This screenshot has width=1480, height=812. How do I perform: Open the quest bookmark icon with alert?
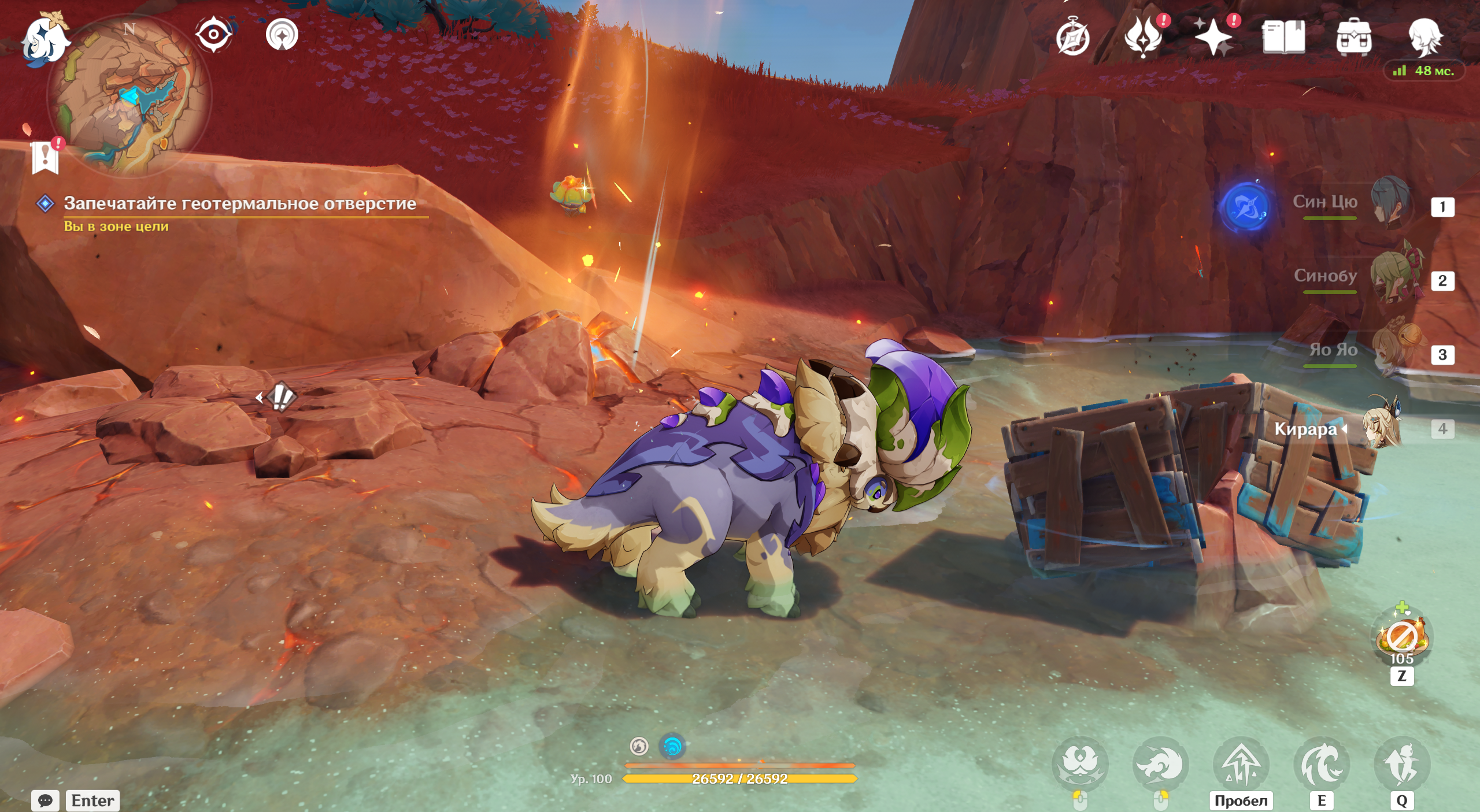tap(46, 157)
